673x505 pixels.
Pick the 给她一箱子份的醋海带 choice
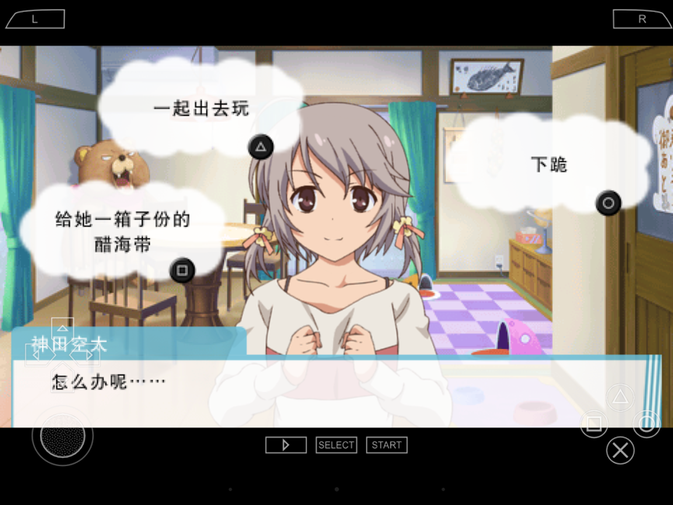point(122,231)
